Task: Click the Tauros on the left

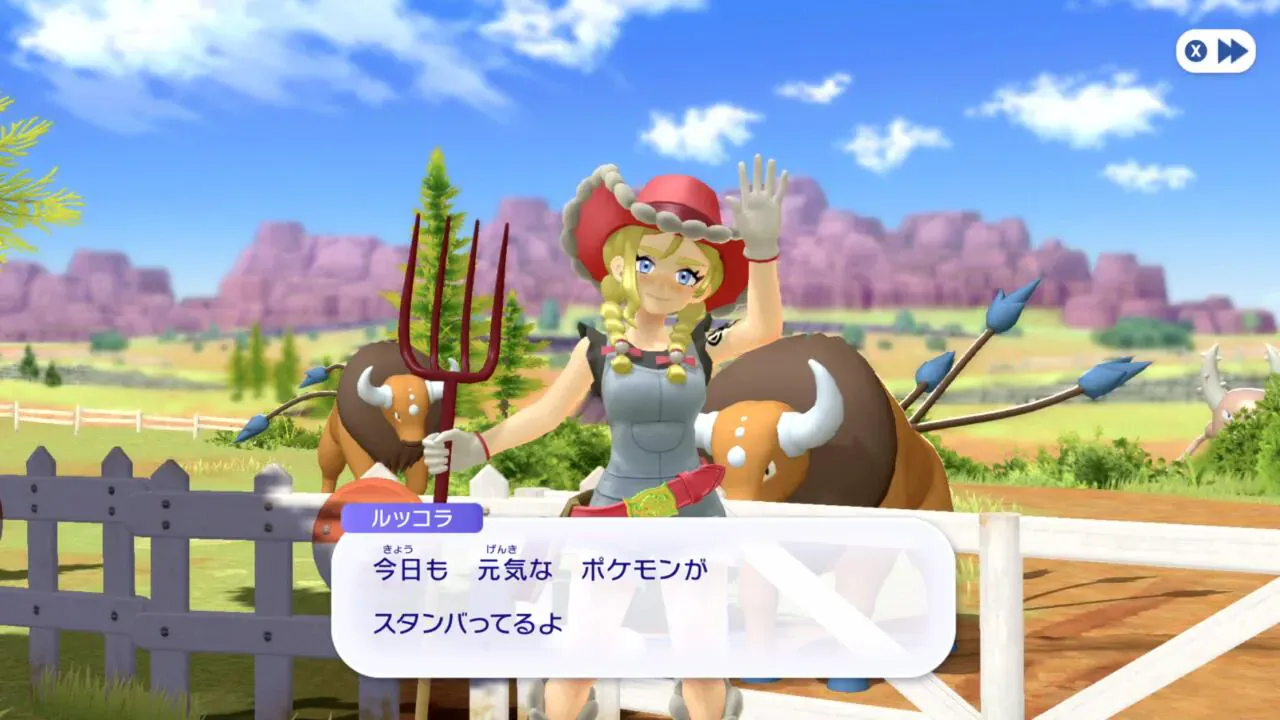Action: click(385, 420)
